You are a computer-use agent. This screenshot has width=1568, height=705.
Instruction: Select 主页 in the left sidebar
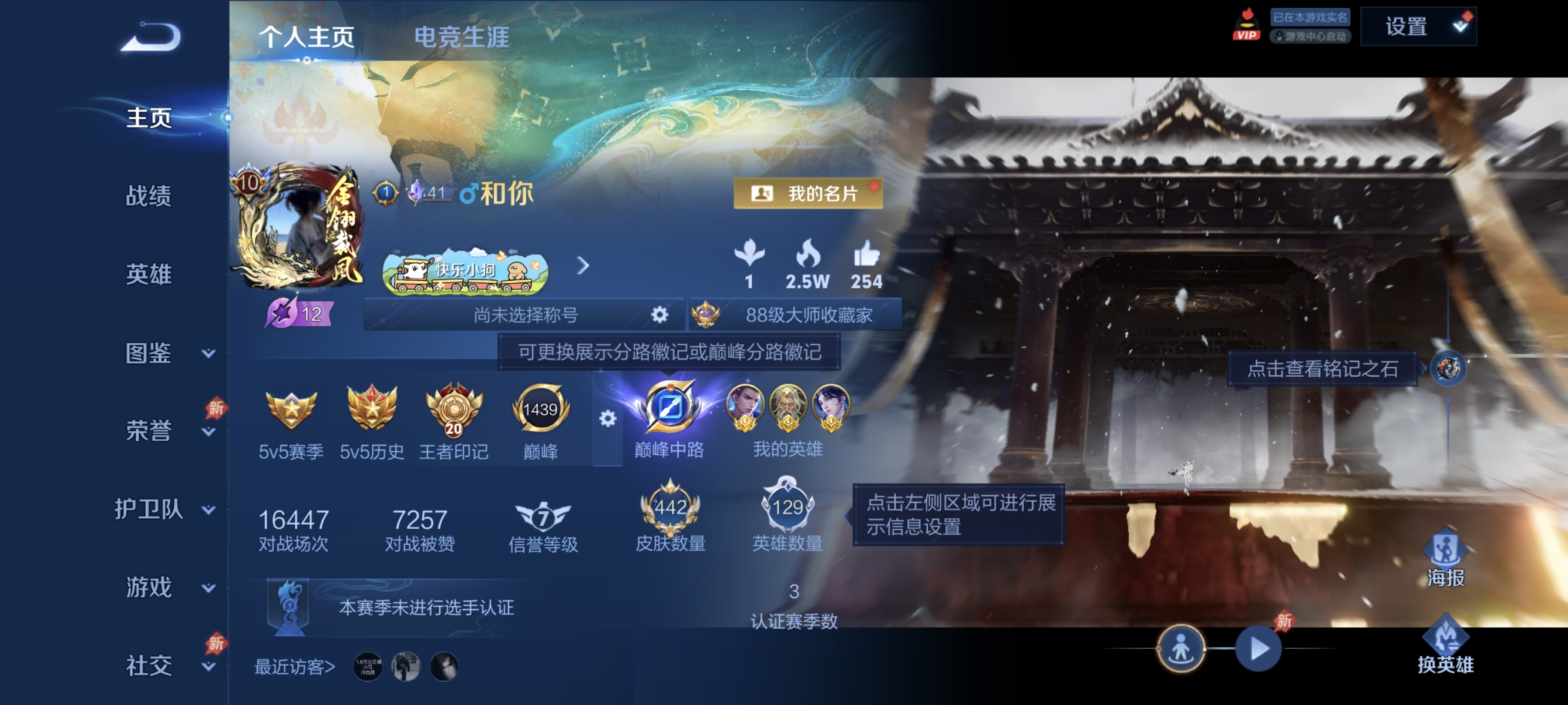148,119
